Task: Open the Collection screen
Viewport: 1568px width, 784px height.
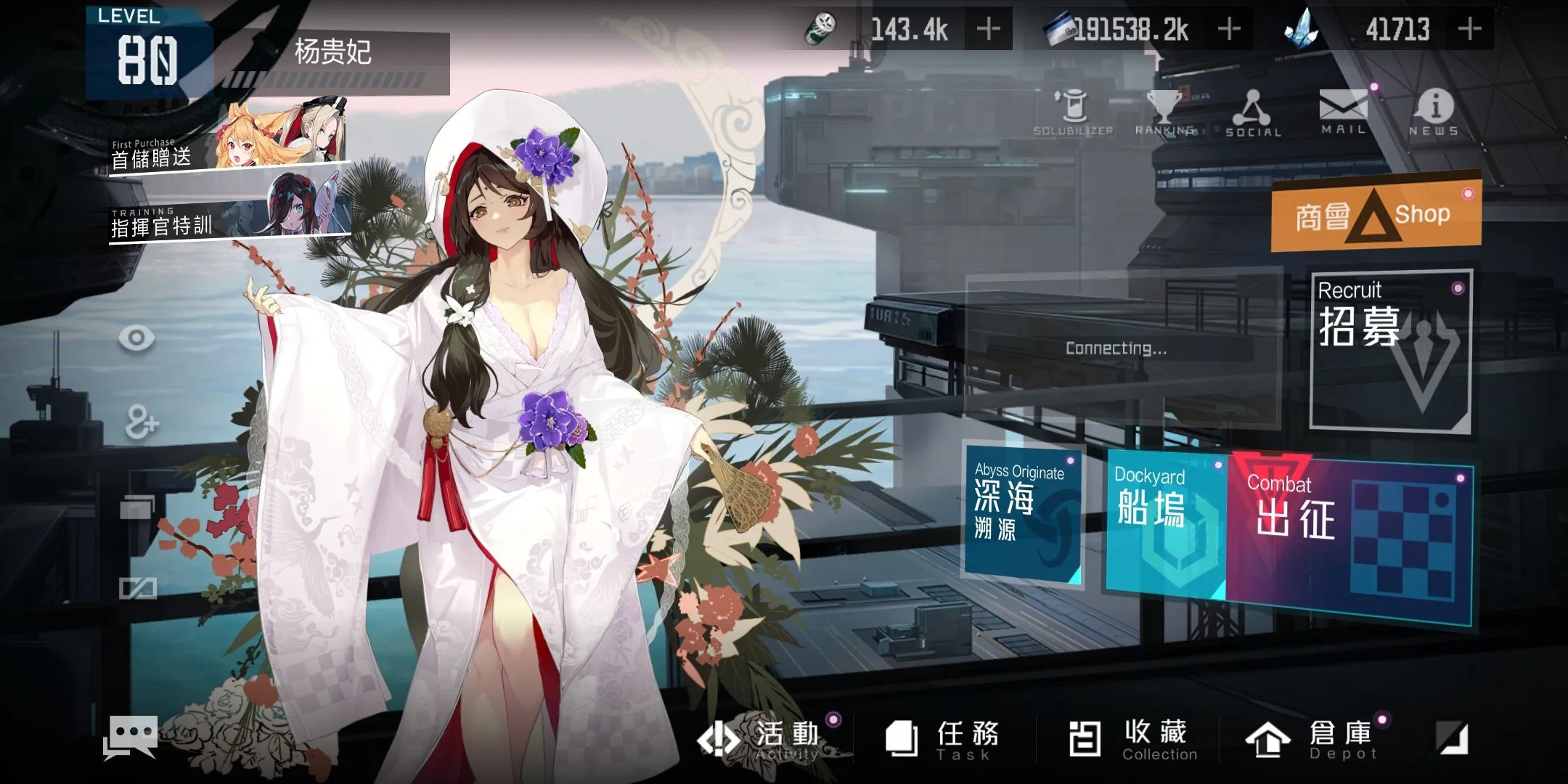Action: (1131, 739)
